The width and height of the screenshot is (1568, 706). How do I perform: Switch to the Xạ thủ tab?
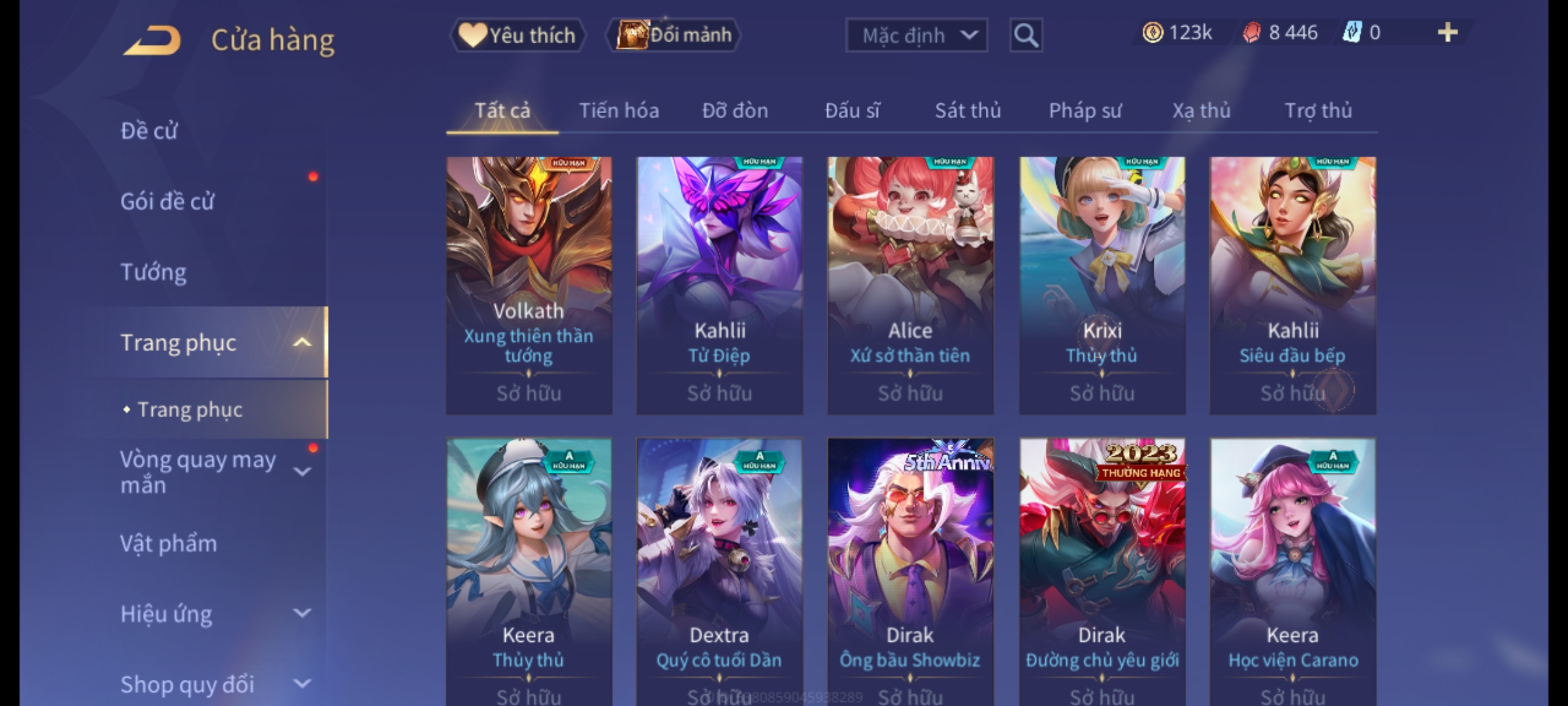coord(1201,110)
